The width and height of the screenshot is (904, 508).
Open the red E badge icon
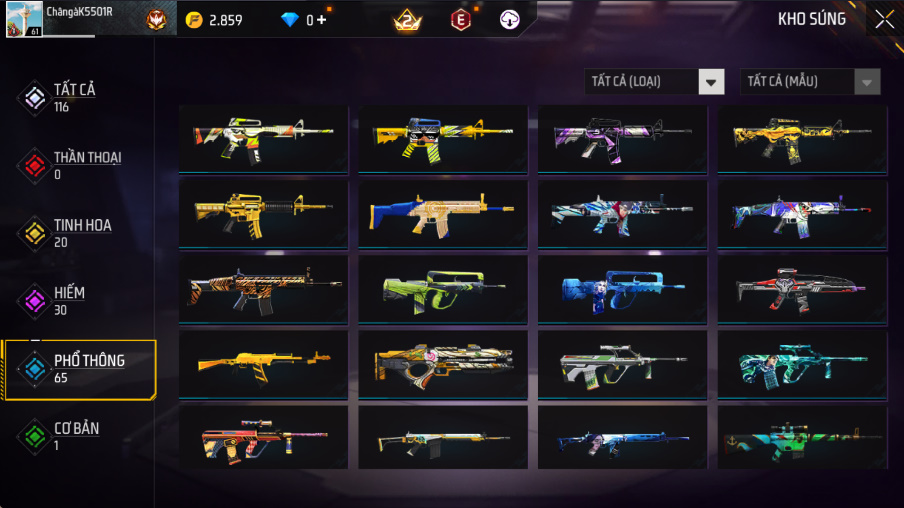pos(460,19)
